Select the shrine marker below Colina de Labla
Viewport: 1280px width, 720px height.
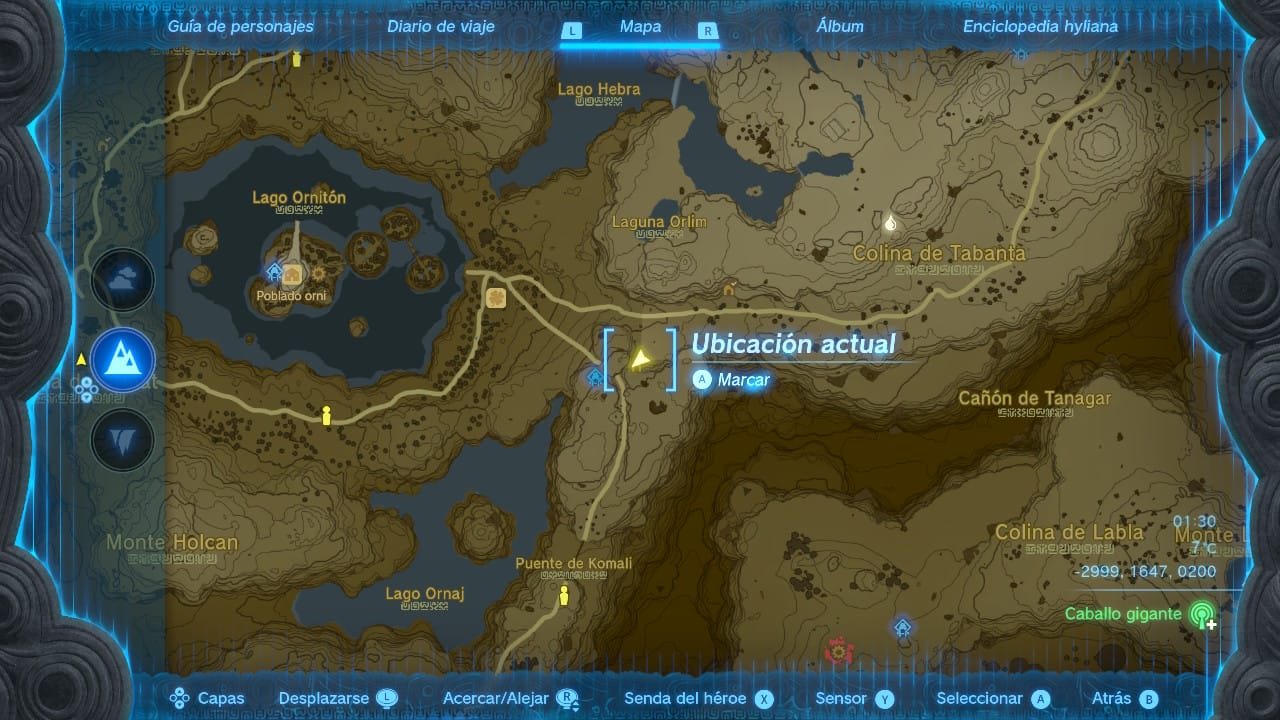(x=903, y=628)
